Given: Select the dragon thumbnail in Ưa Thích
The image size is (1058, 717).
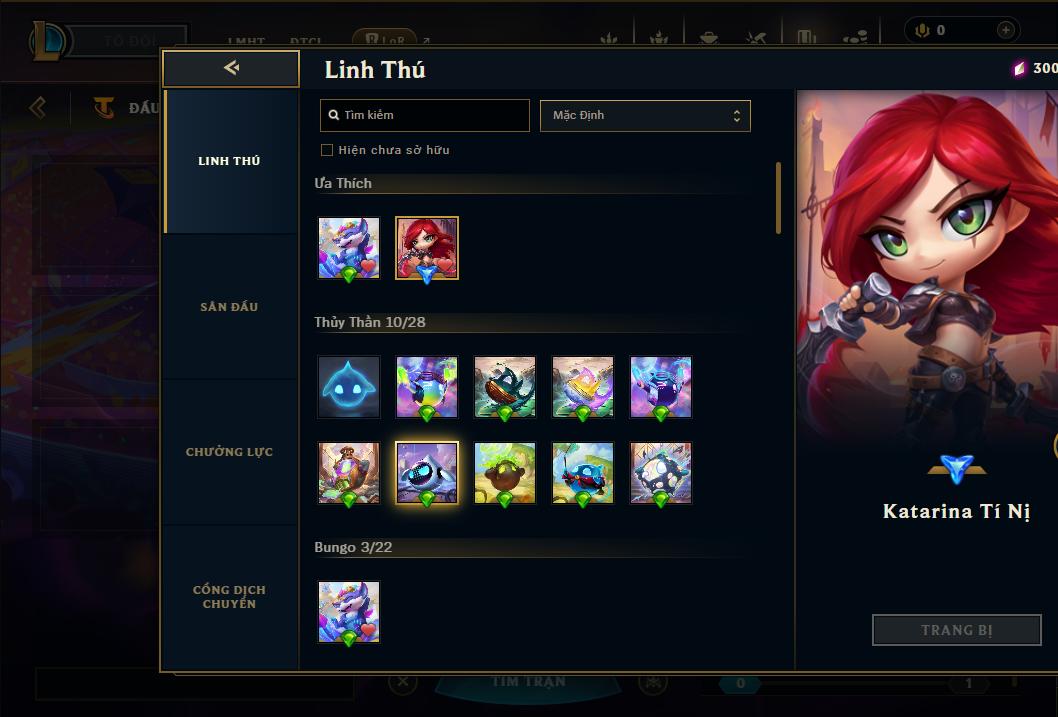Looking at the screenshot, I should (x=349, y=248).
